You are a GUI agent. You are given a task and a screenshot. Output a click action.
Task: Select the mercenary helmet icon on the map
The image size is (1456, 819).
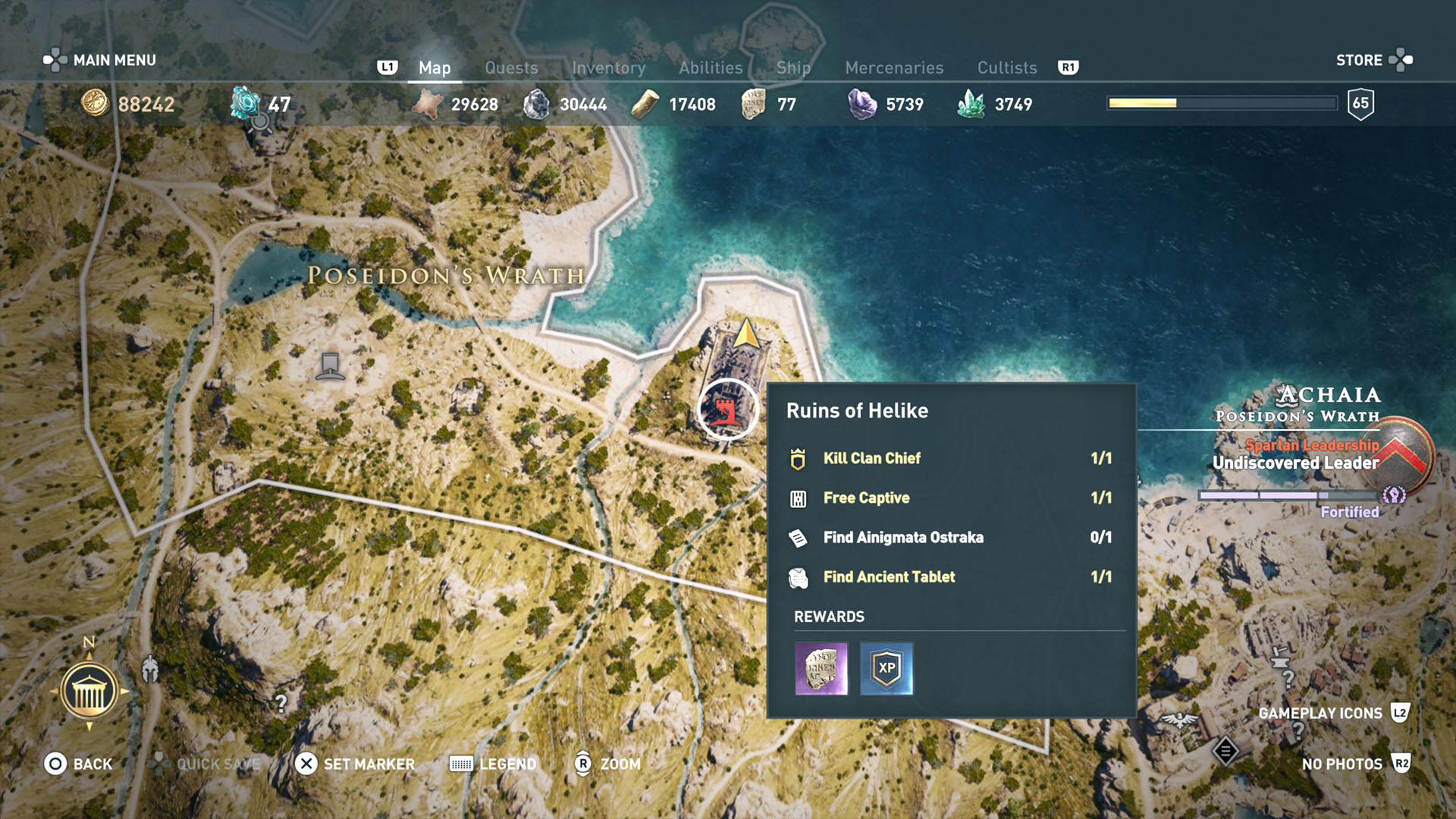(x=149, y=667)
